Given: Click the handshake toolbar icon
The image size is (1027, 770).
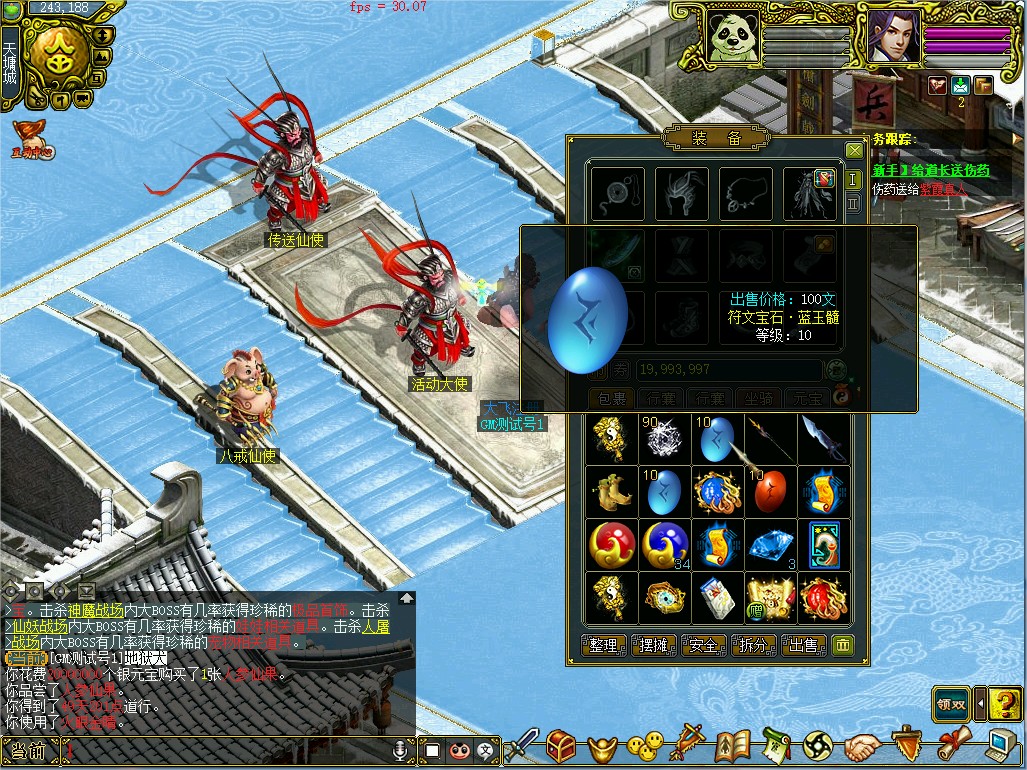Looking at the screenshot, I should 861,746.
